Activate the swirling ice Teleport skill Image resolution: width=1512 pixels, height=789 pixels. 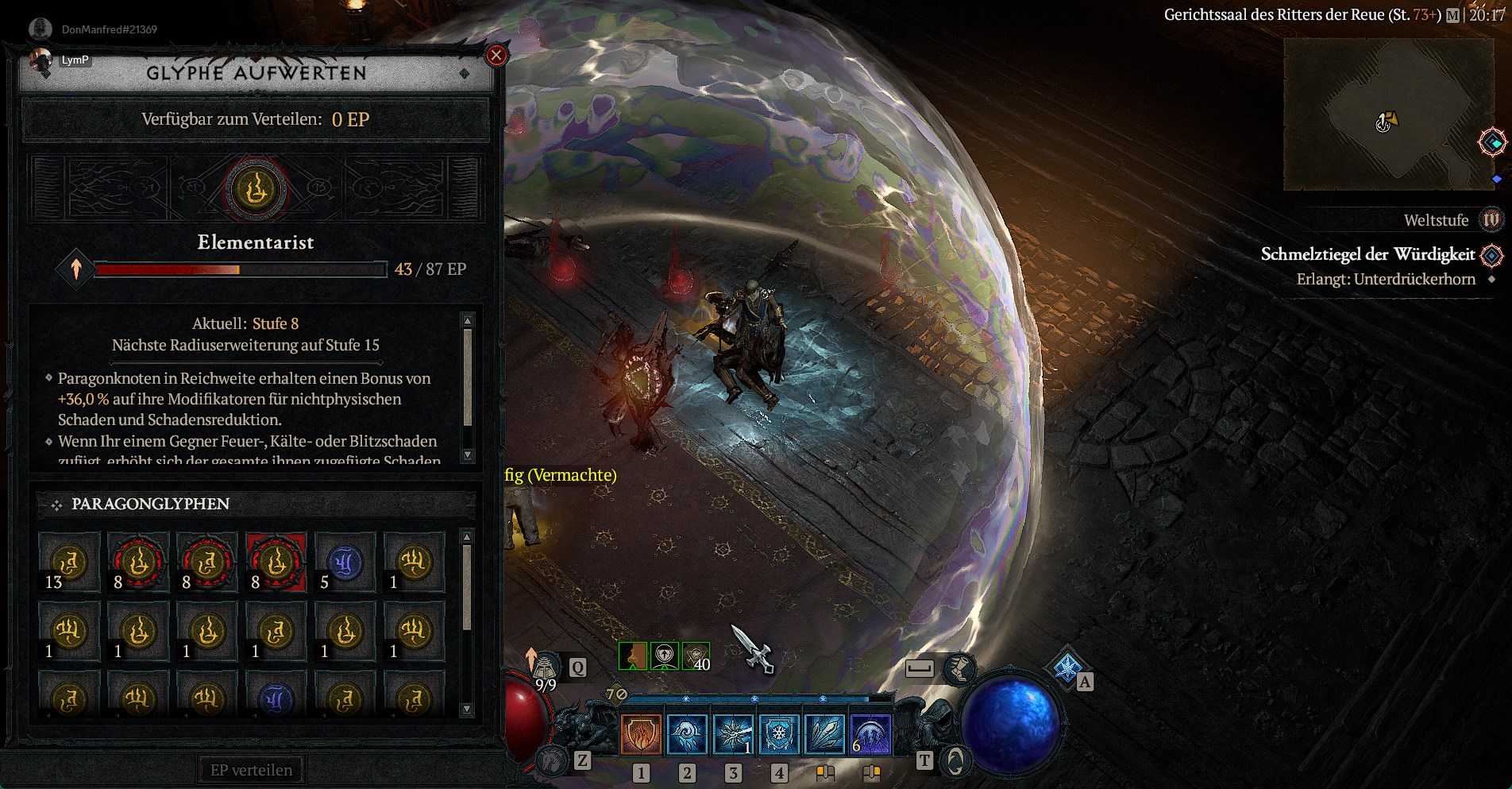click(x=687, y=734)
